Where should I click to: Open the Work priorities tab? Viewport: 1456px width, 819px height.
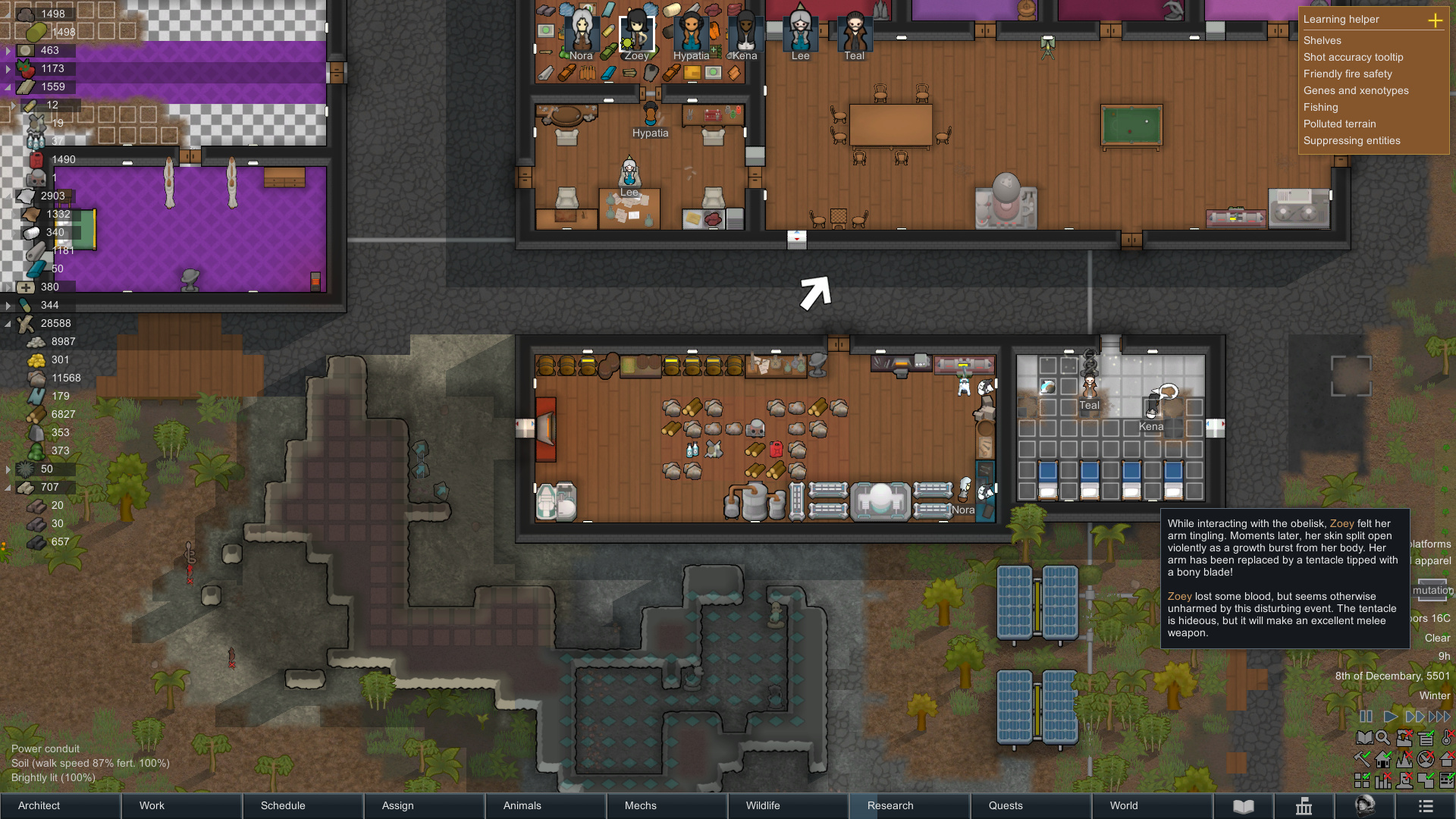click(181, 805)
